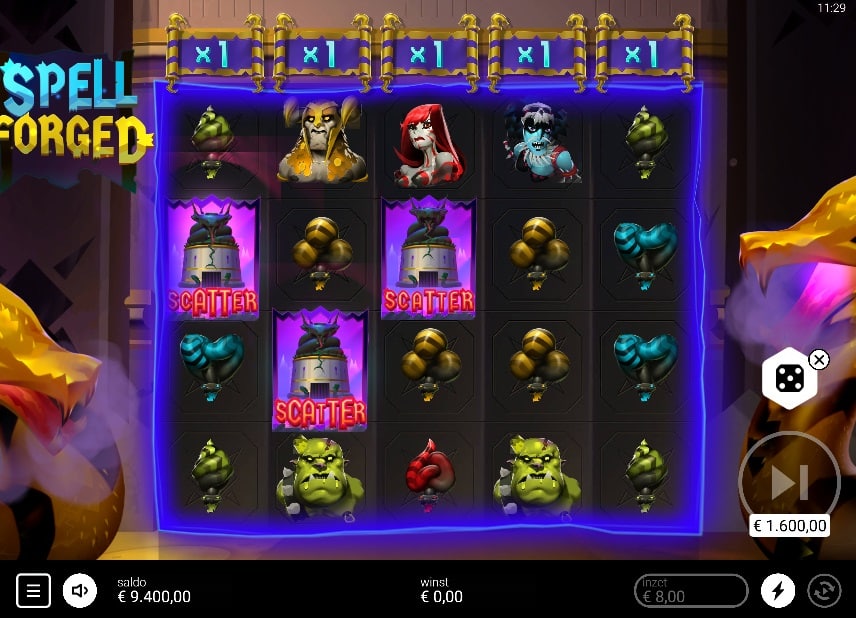Screen dimensions: 856x618
Task: Open the autoplay spin settings
Action: click(823, 591)
